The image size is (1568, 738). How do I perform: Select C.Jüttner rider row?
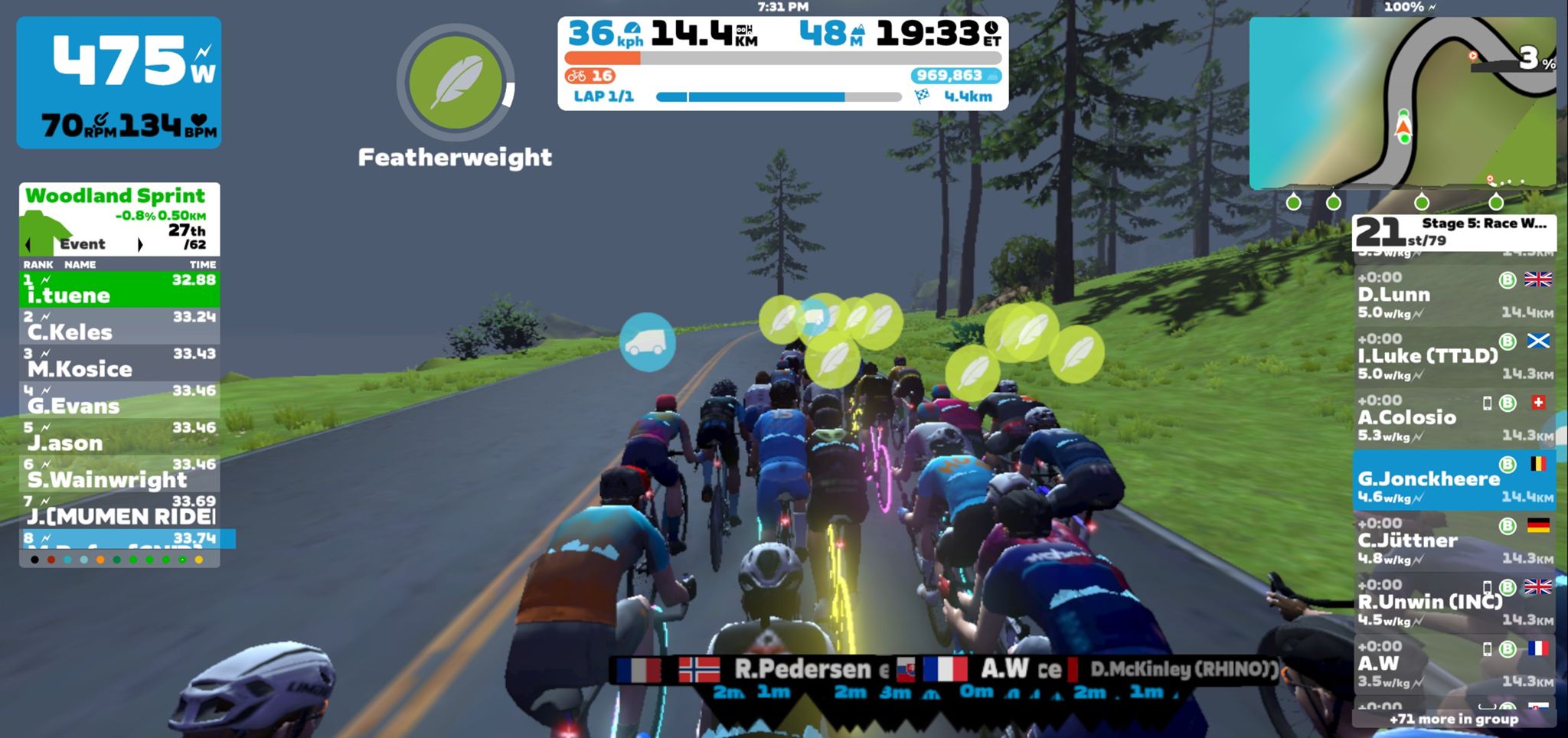click(1453, 540)
